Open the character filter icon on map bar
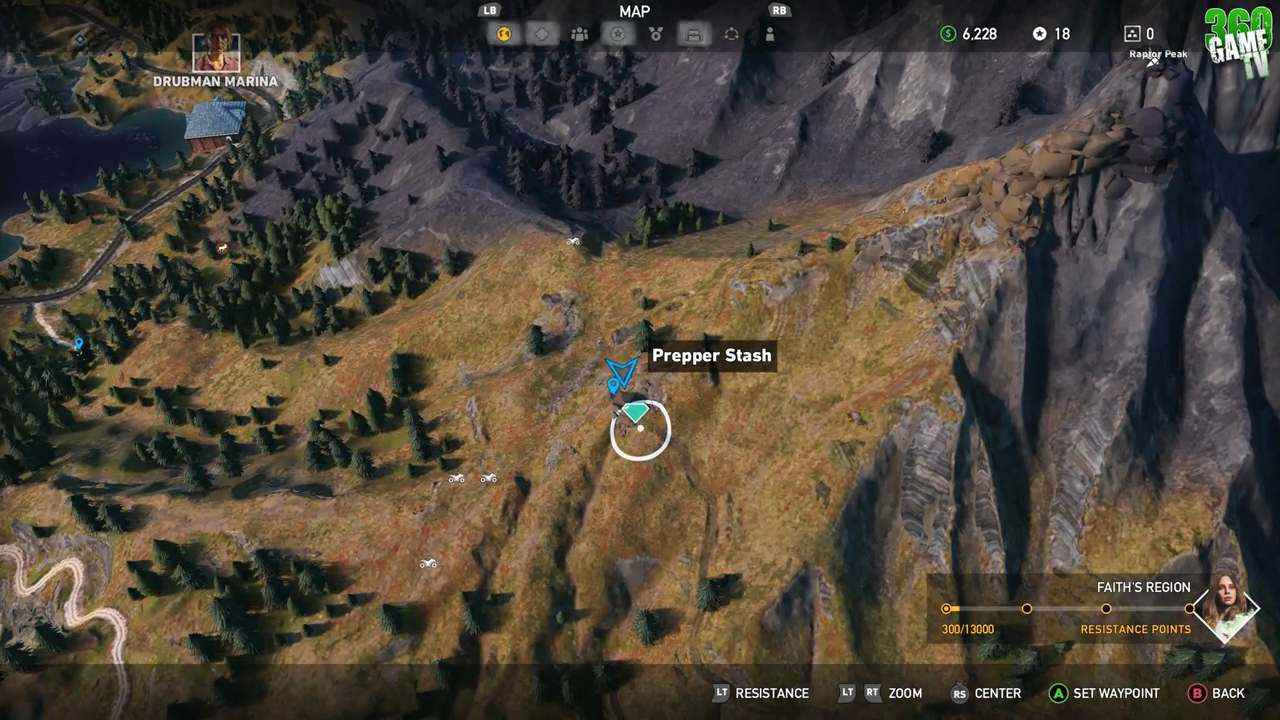The width and height of the screenshot is (1280, 720). tap(771, 33)
